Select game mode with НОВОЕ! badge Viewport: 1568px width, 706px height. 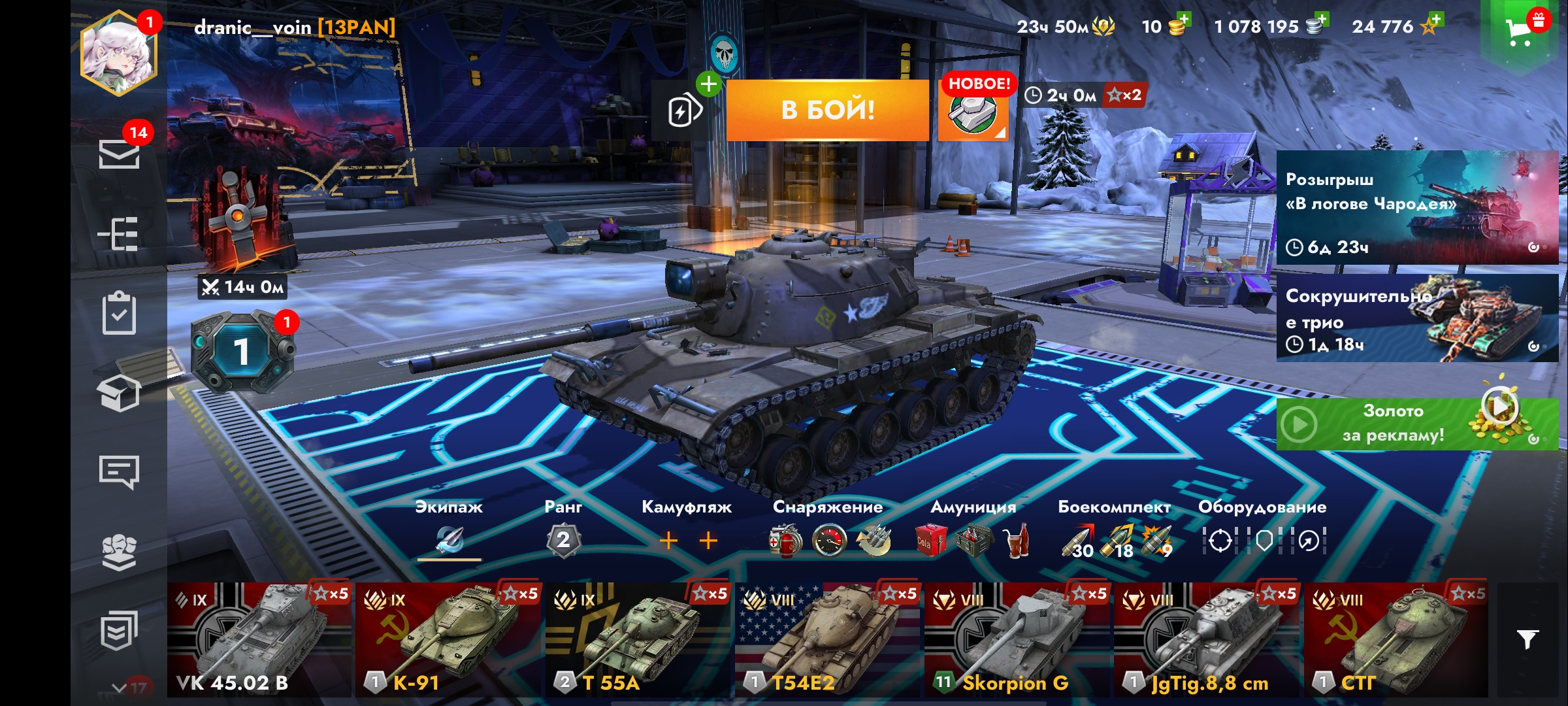point(973,112)
